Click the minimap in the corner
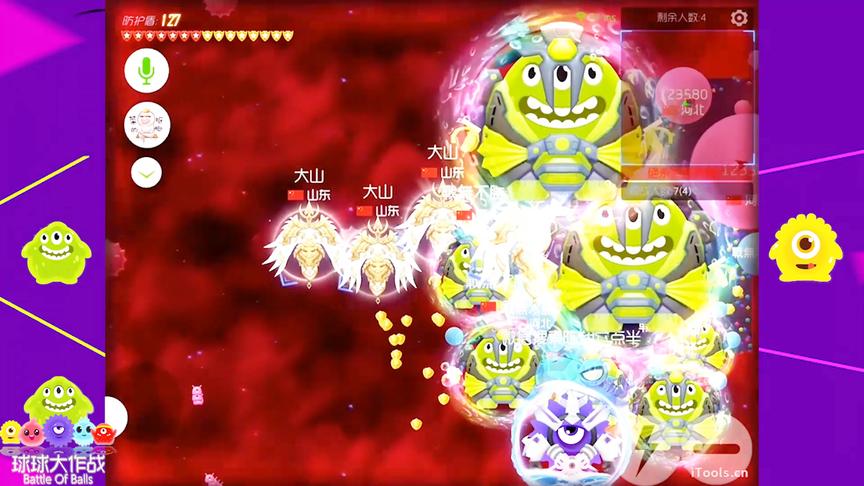864x486 pixels. (x=688, y=100)
